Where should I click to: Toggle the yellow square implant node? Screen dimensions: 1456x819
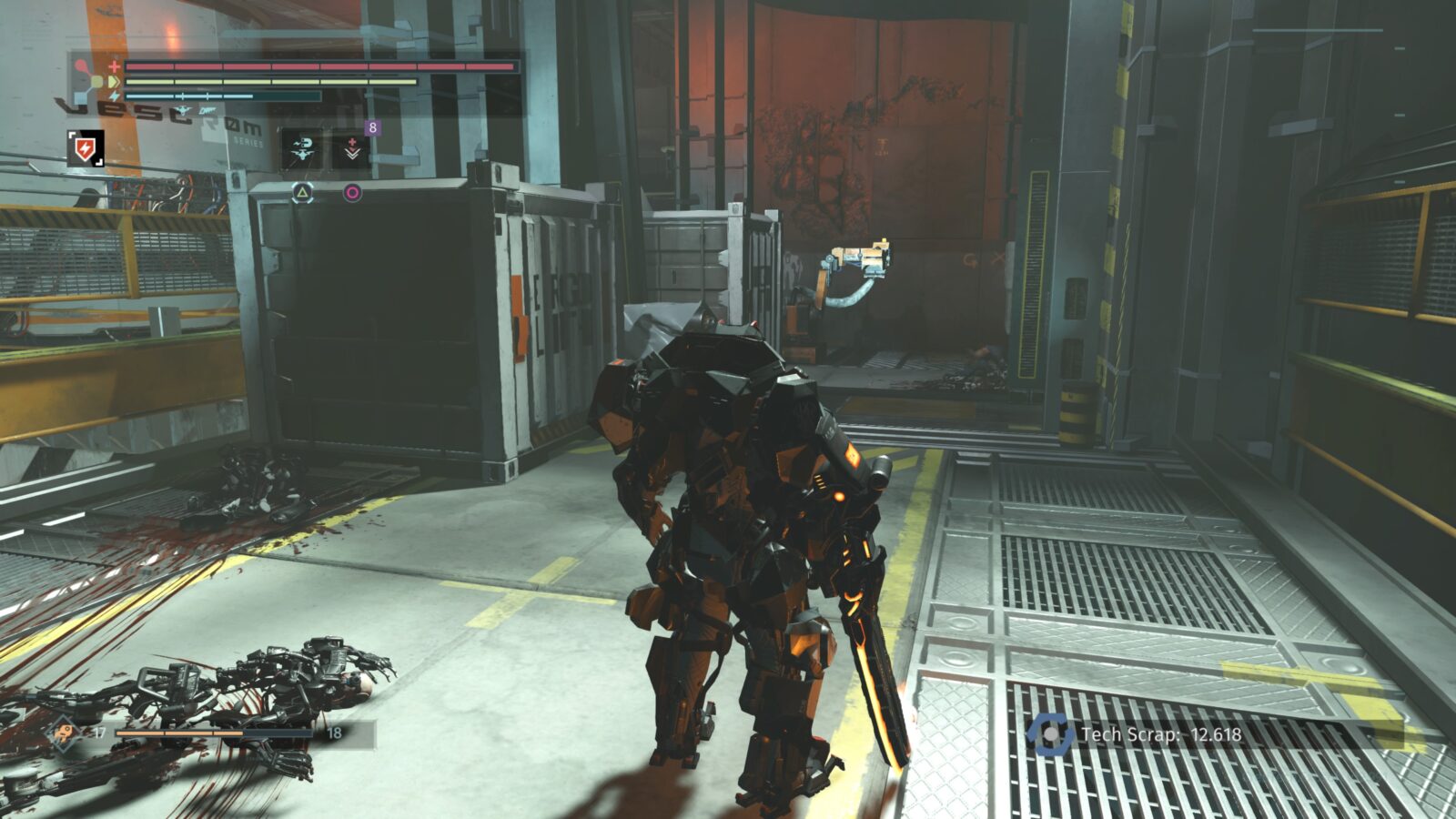tap(96, 81)
